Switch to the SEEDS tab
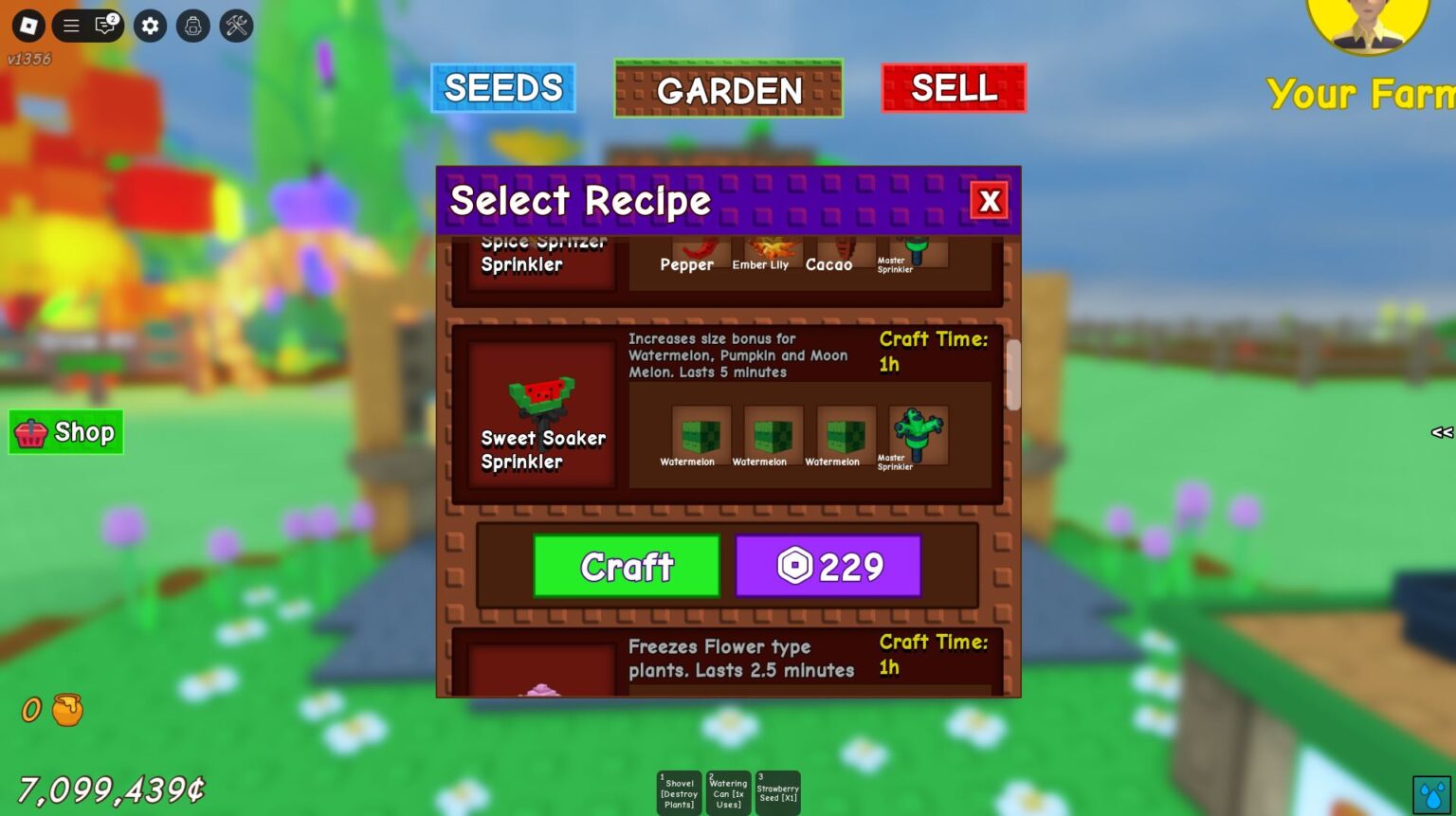This screenshot has width=1456, height=816. click(503, 87)
